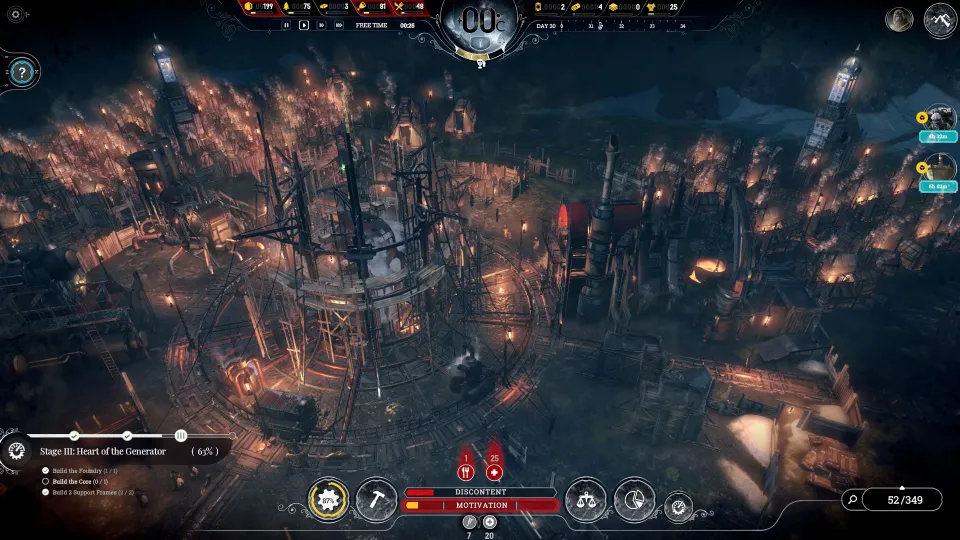The width and height of the screenshot is (960, 540).
Task: Open the Book of Laws scales button
Action: coord(585,499)
